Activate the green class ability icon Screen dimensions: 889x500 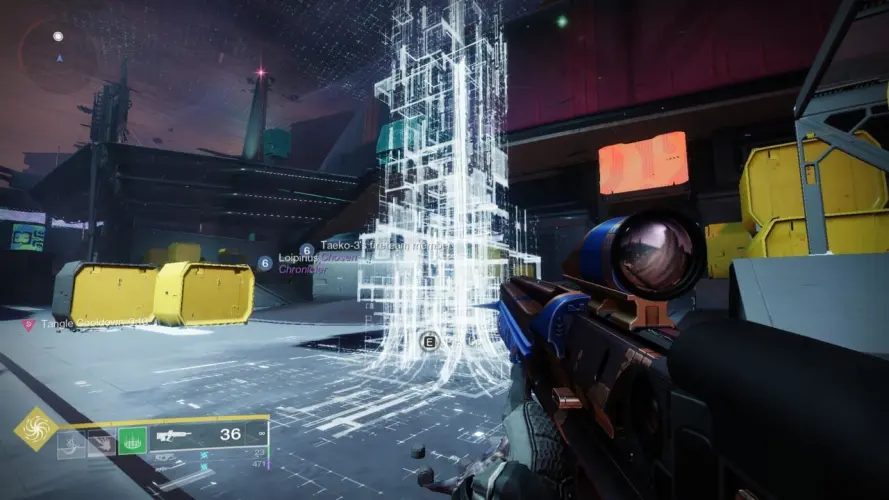tap(133, 441)
